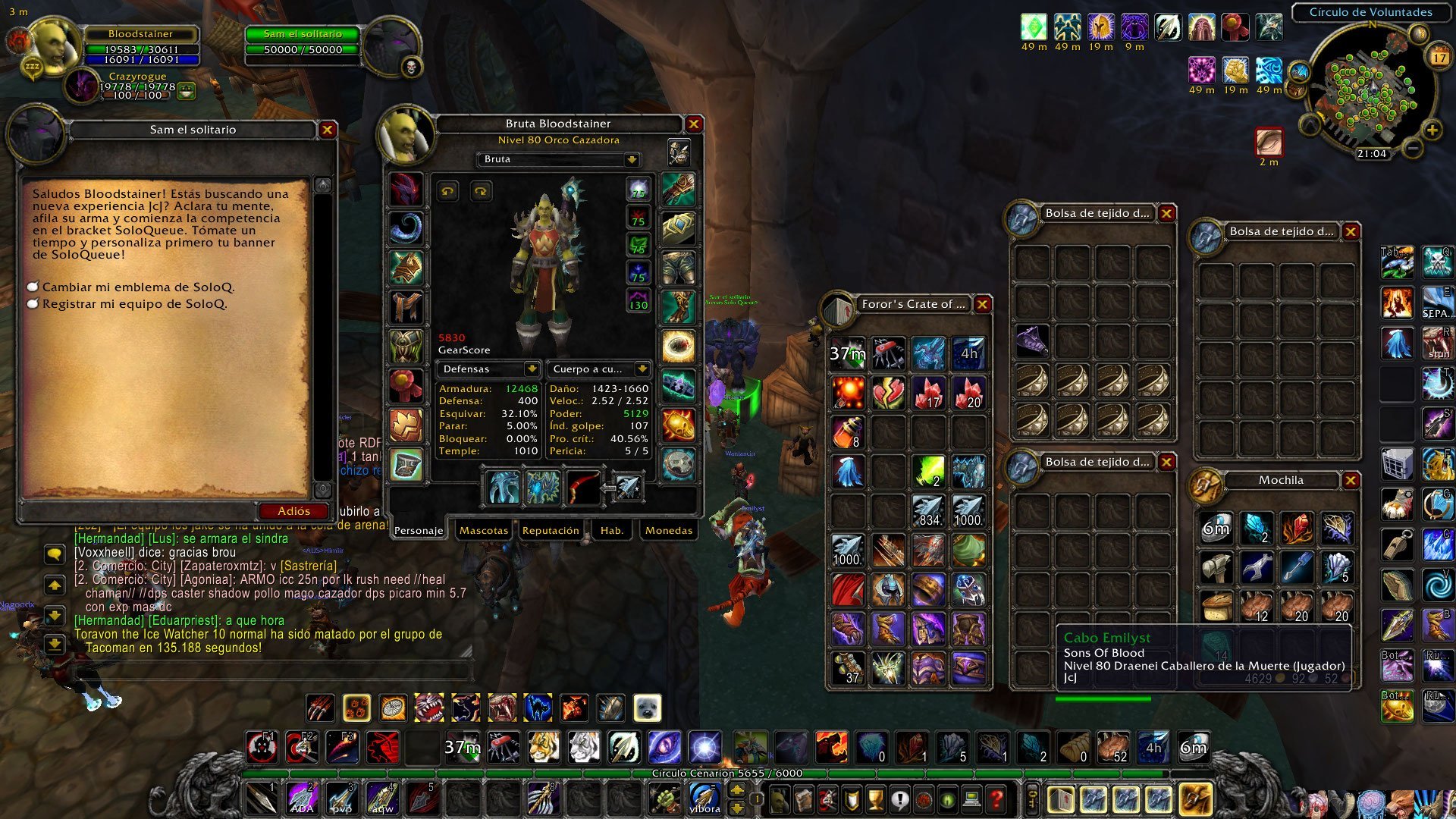1456x819 pixels.
Task: Open the Bruta title dropdown
Action: pyautogui.click(x=631, y=159)
